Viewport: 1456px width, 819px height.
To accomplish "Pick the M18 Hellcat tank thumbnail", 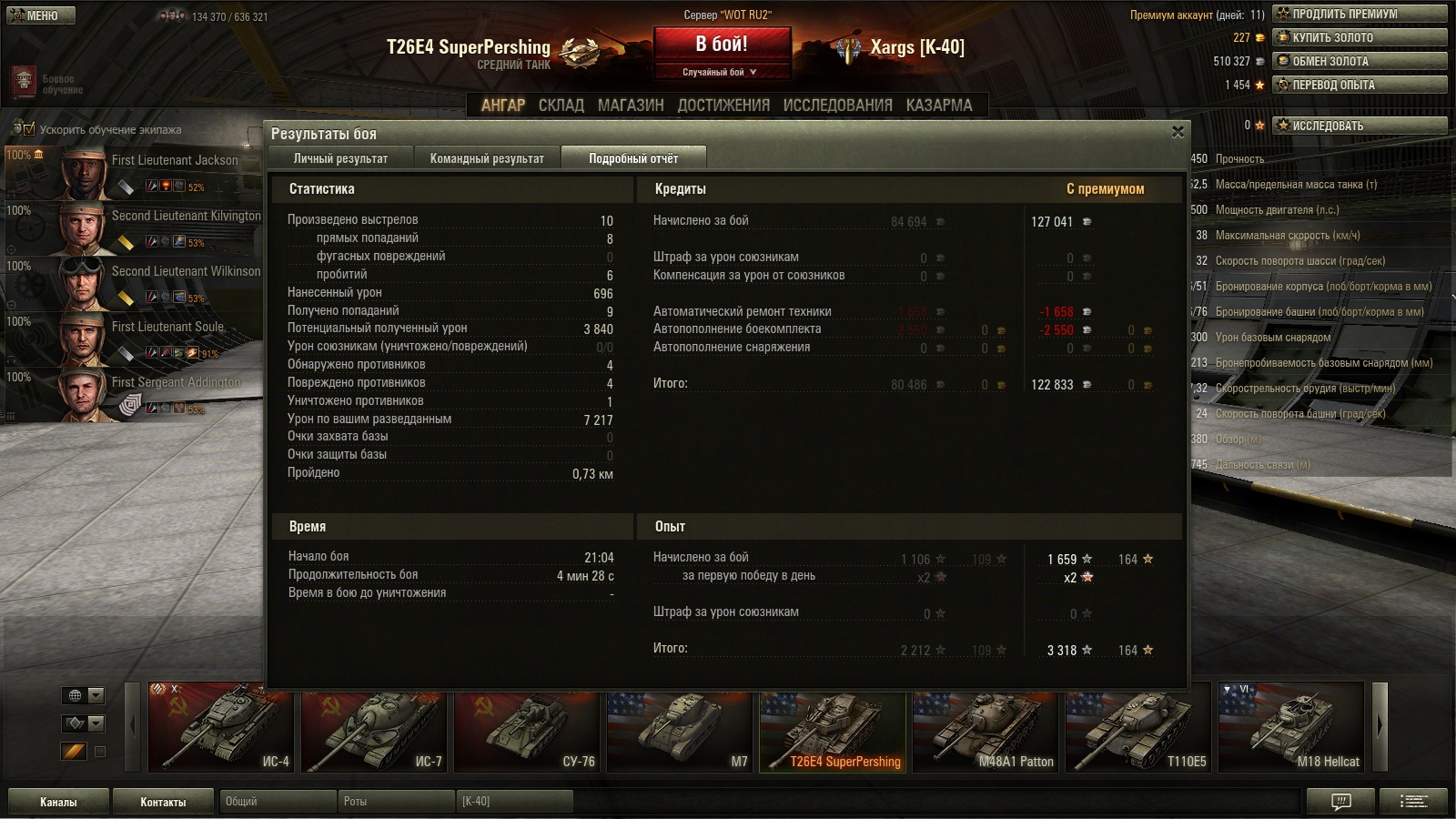I will pos(1290,727).
